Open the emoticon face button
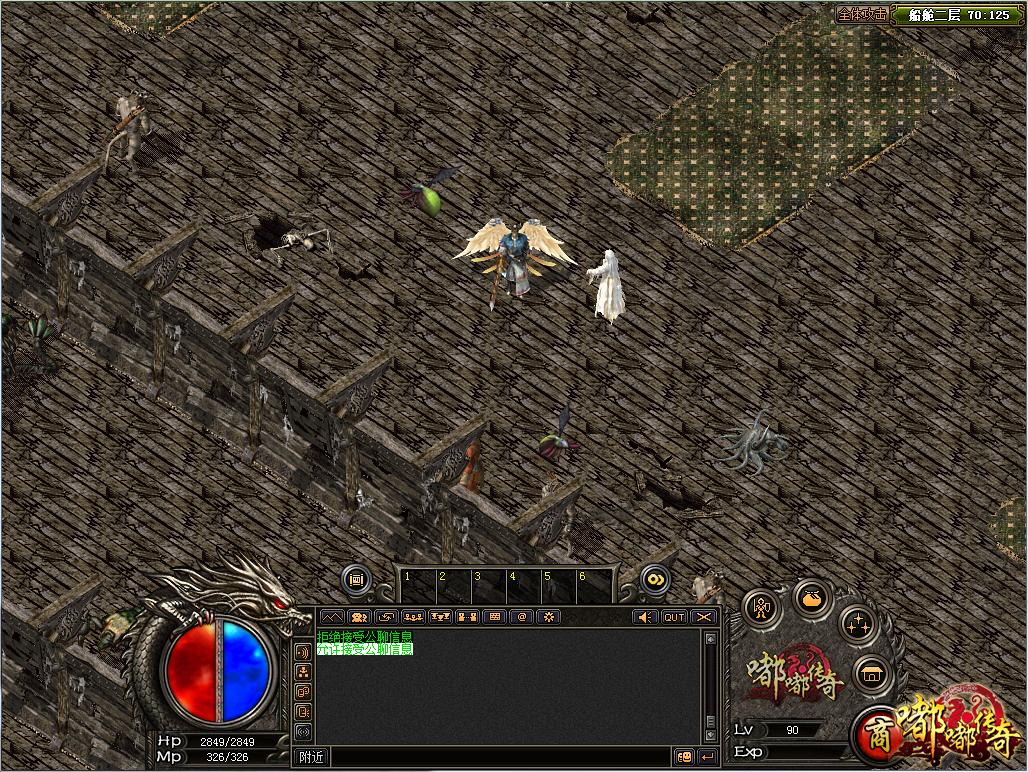Viewport: 1028px width, 772px height. coord(685,757)
